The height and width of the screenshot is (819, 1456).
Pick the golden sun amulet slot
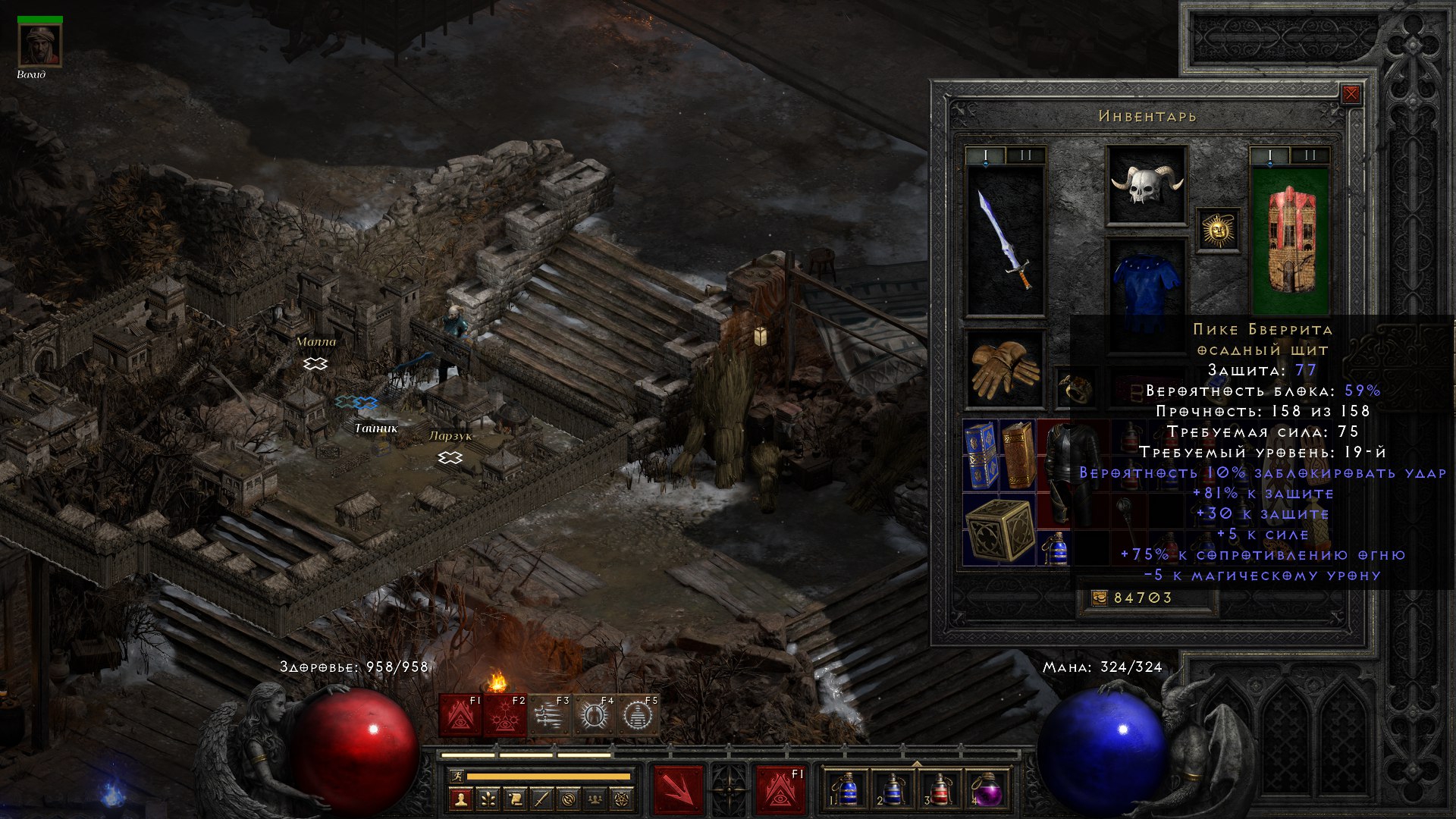(1218, 230)
